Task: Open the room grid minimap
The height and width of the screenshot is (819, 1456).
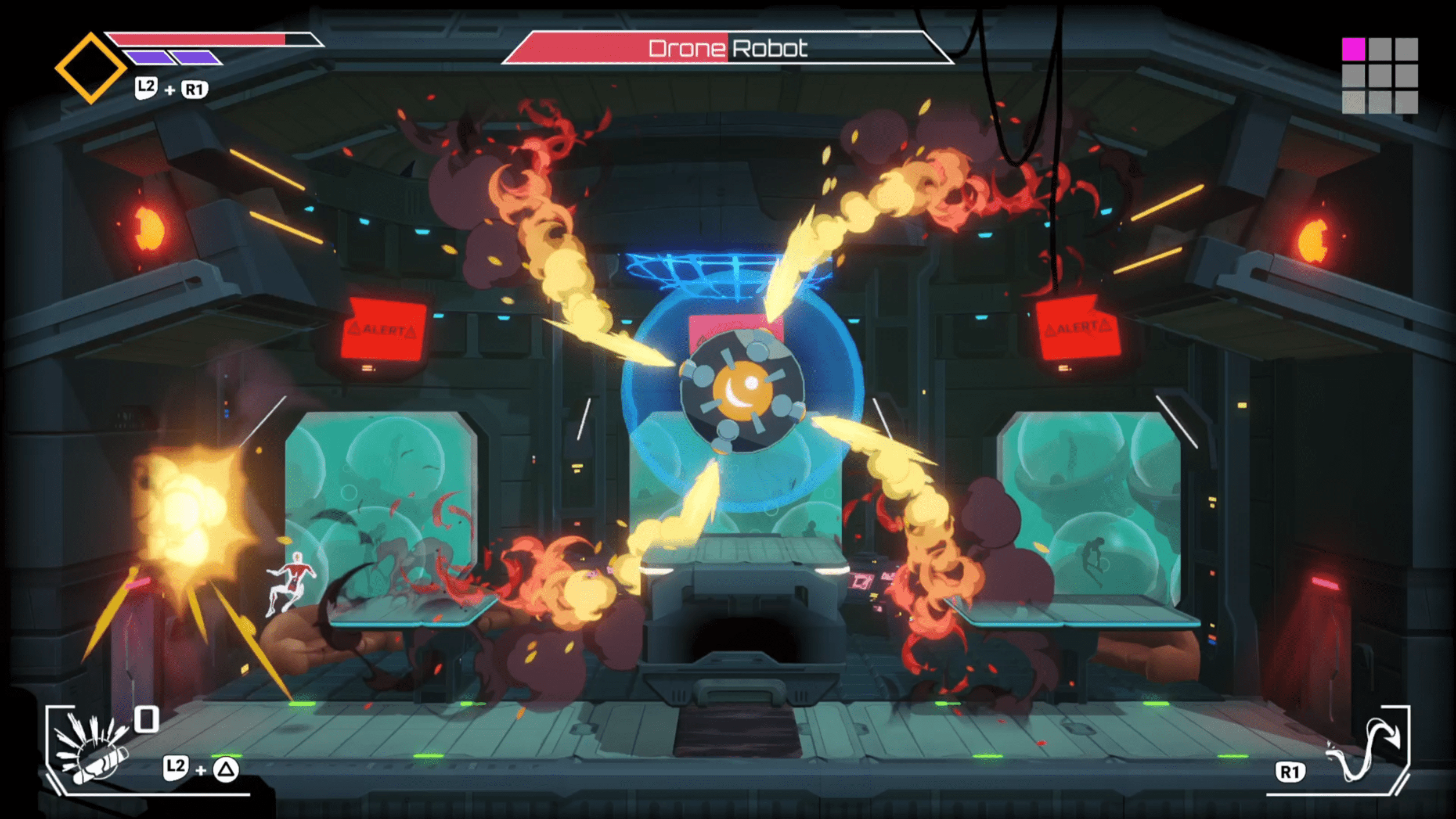Action: point(1379,76)
